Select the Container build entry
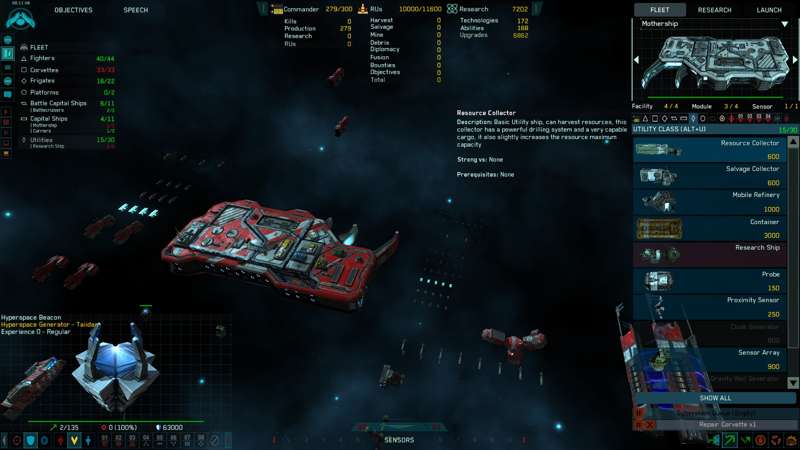 pos(710,228)
